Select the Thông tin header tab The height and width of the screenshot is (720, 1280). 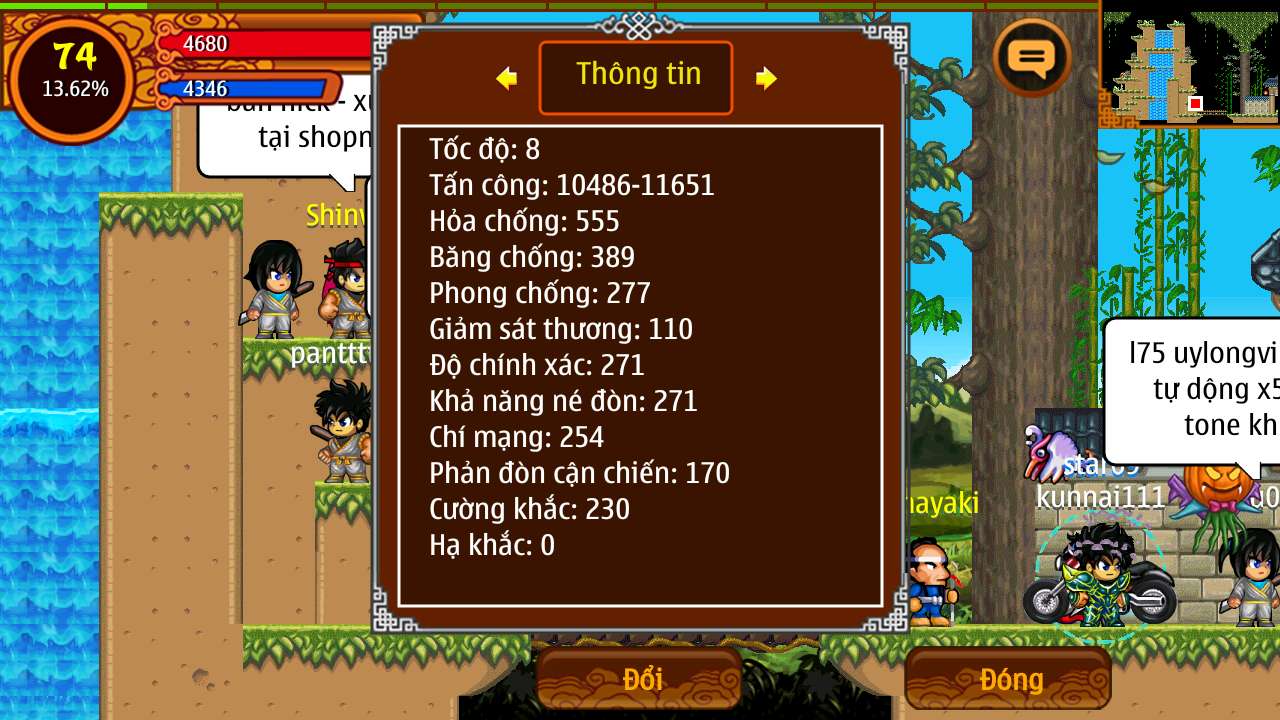636,77
